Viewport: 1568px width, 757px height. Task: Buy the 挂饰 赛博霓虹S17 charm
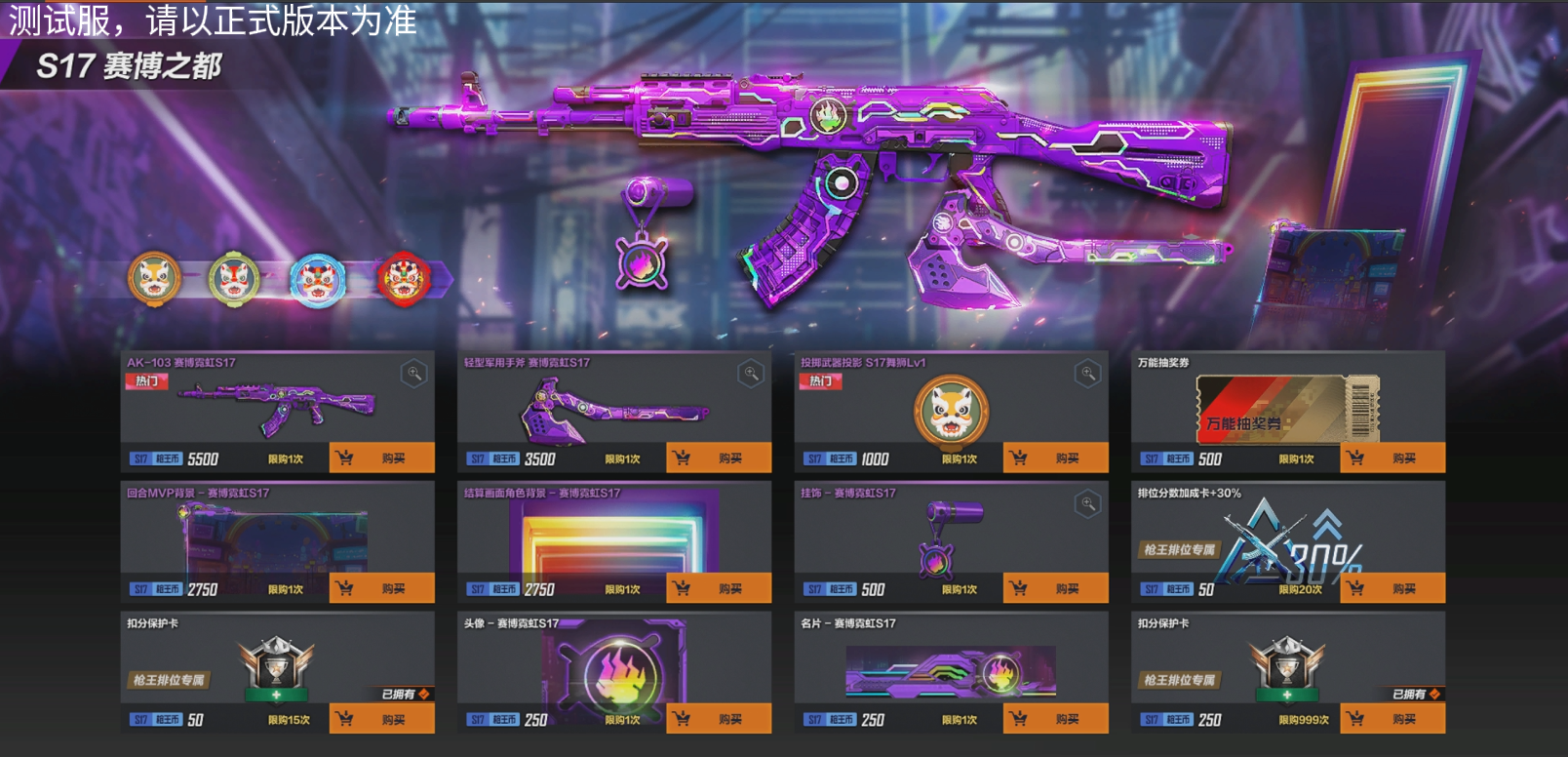click(x=1055, y=588)
